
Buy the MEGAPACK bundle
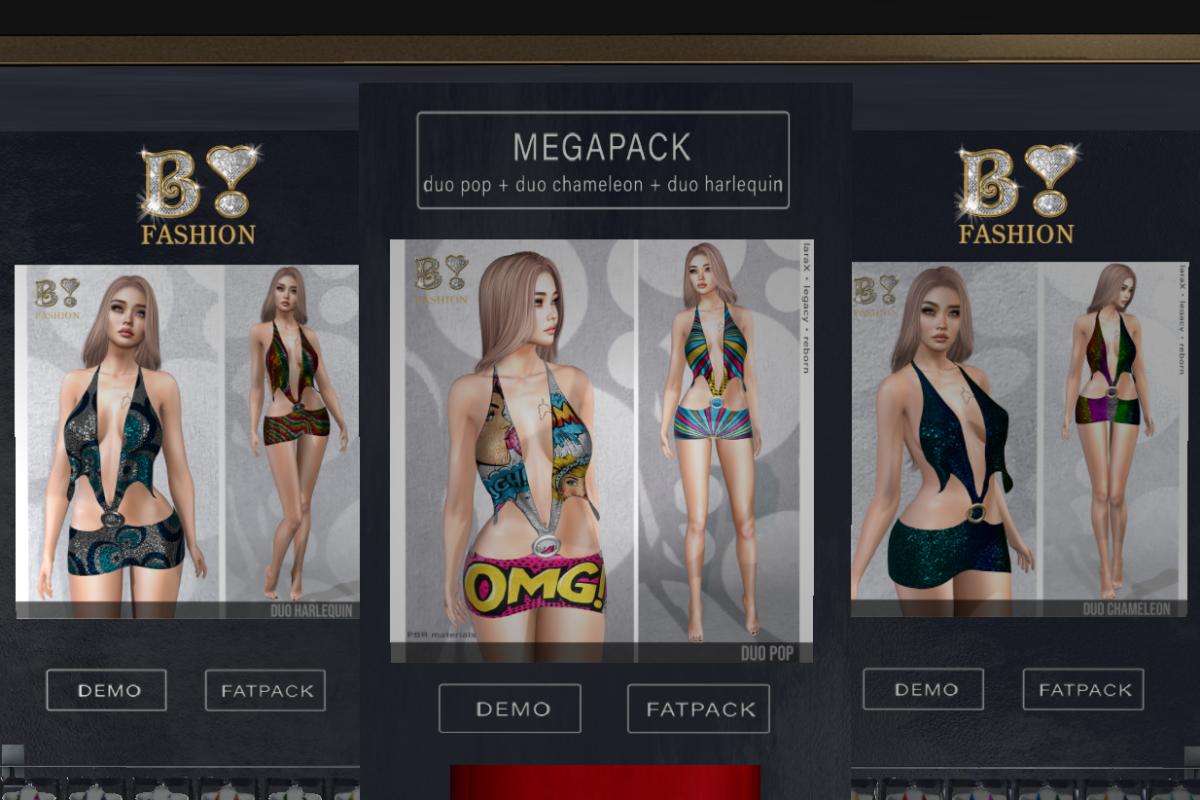pyautogui.click(x=602, y=160)
